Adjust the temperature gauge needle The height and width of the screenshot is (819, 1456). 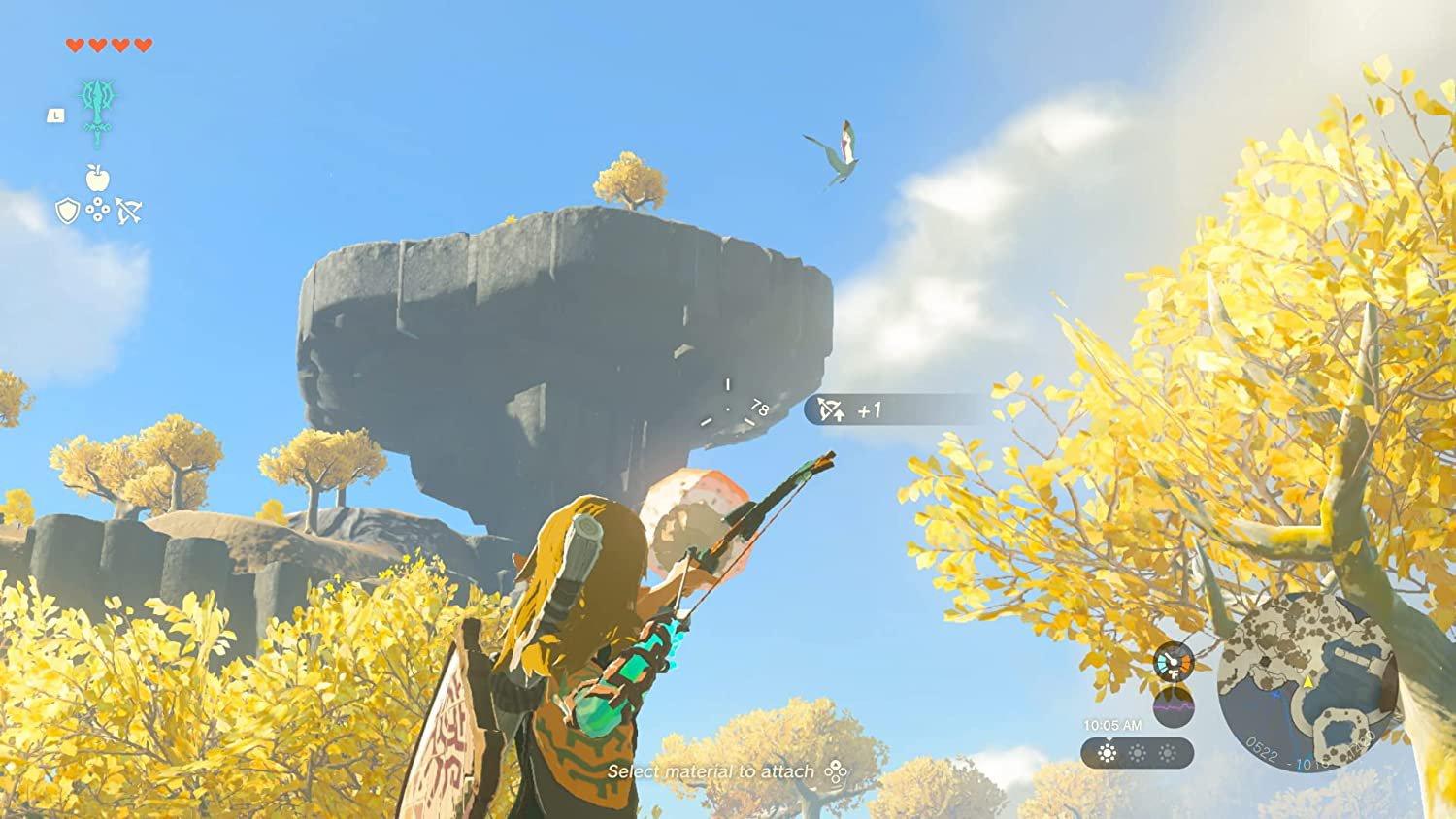[1172, 660]
